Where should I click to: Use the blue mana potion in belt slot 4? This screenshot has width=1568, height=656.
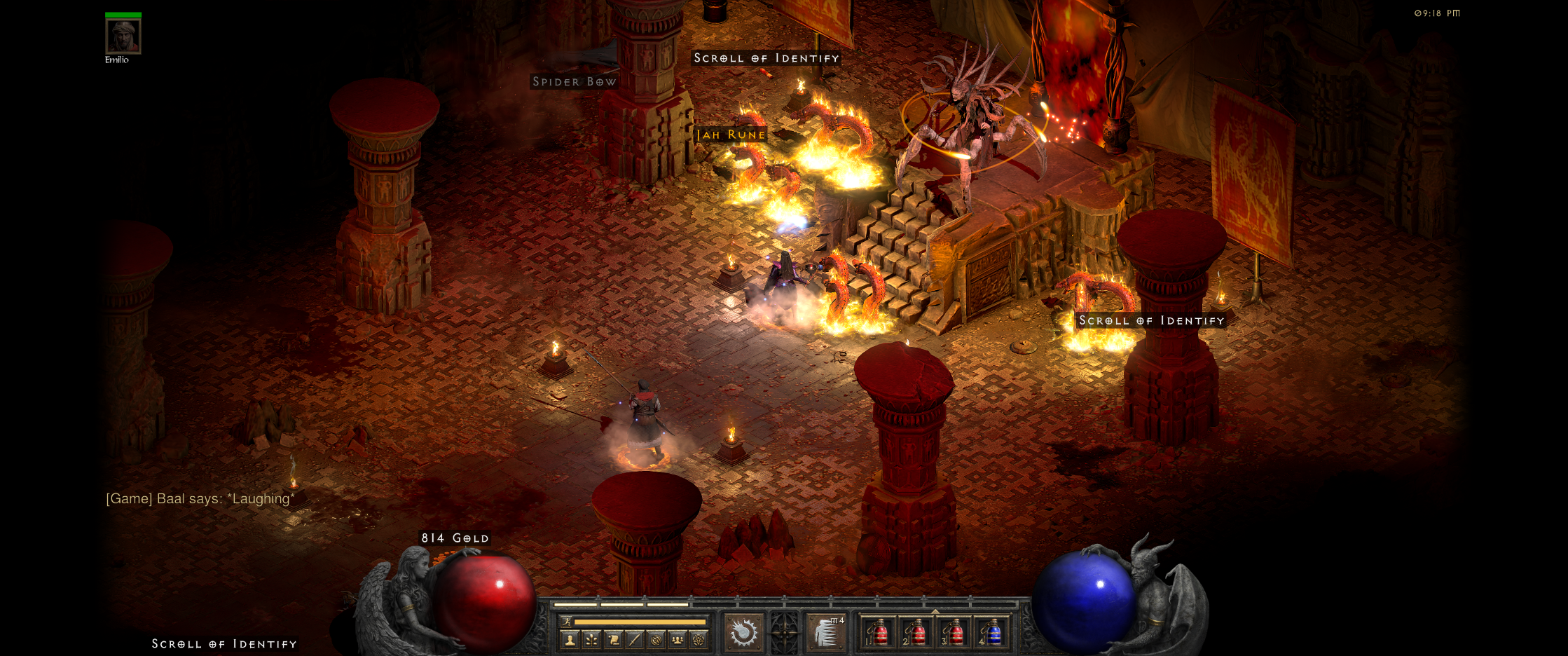click(992, 633)
